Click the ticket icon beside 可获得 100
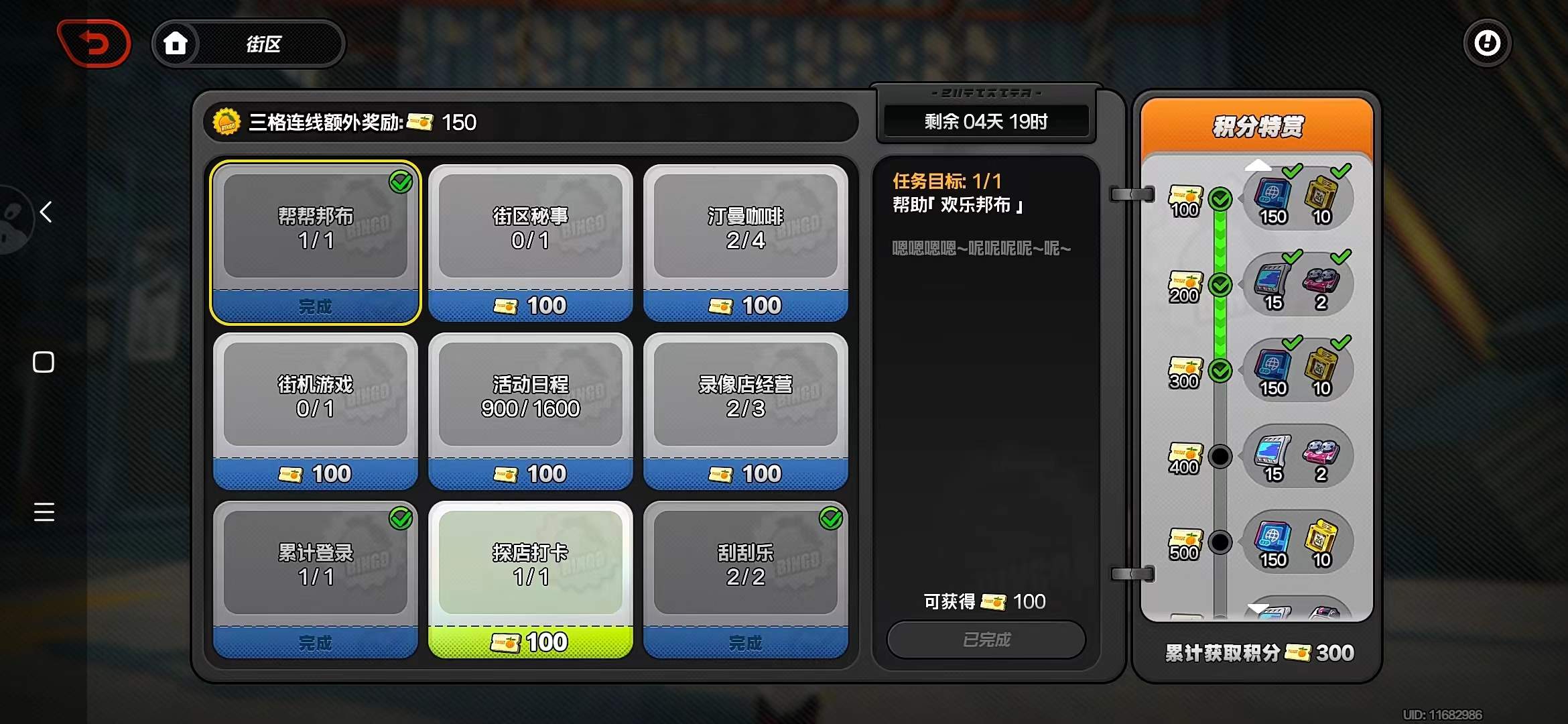The image size is (1568, 724). tap(994, 601)
